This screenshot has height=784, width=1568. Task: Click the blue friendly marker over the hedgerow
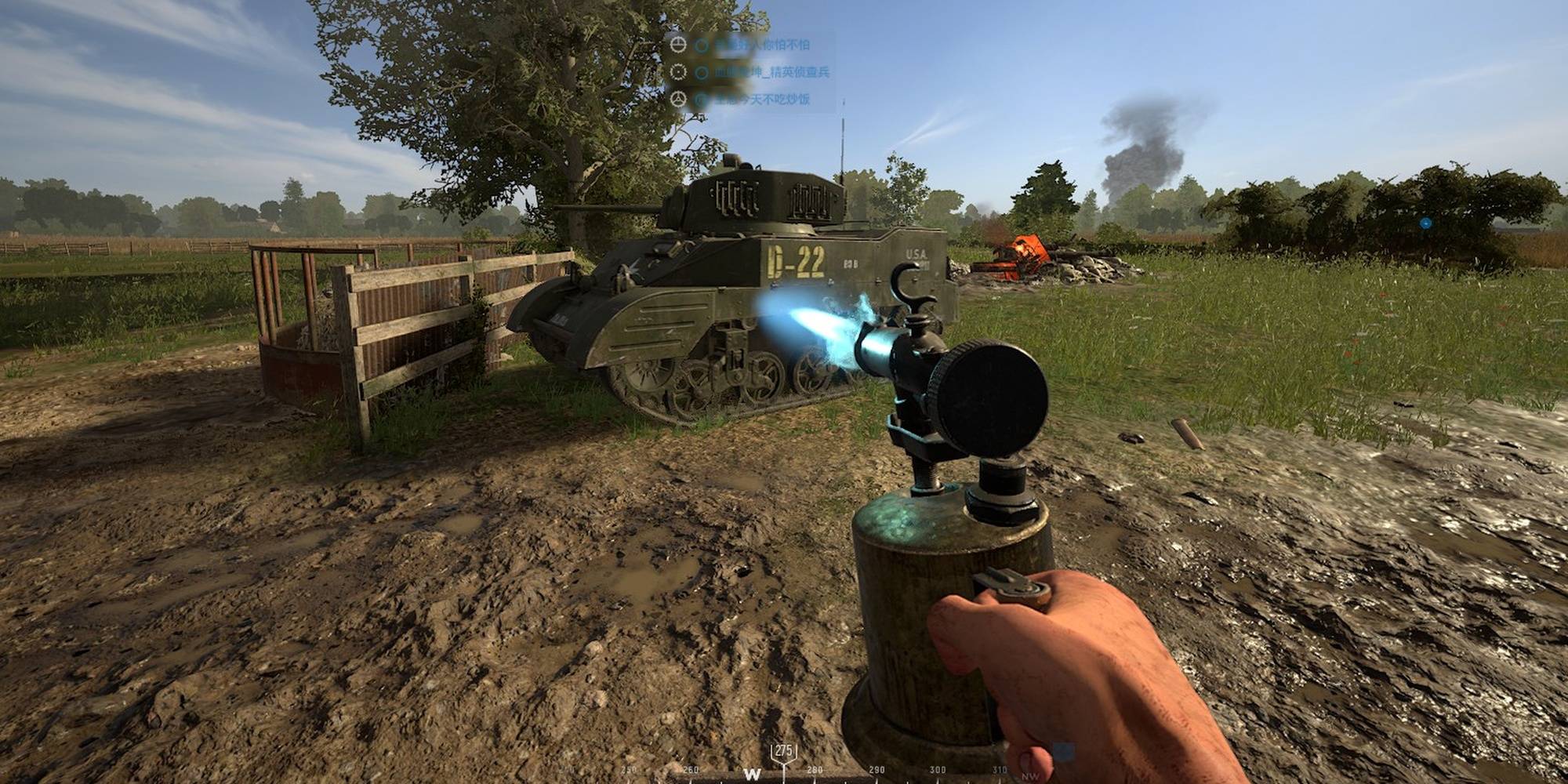pos(1425,223)
